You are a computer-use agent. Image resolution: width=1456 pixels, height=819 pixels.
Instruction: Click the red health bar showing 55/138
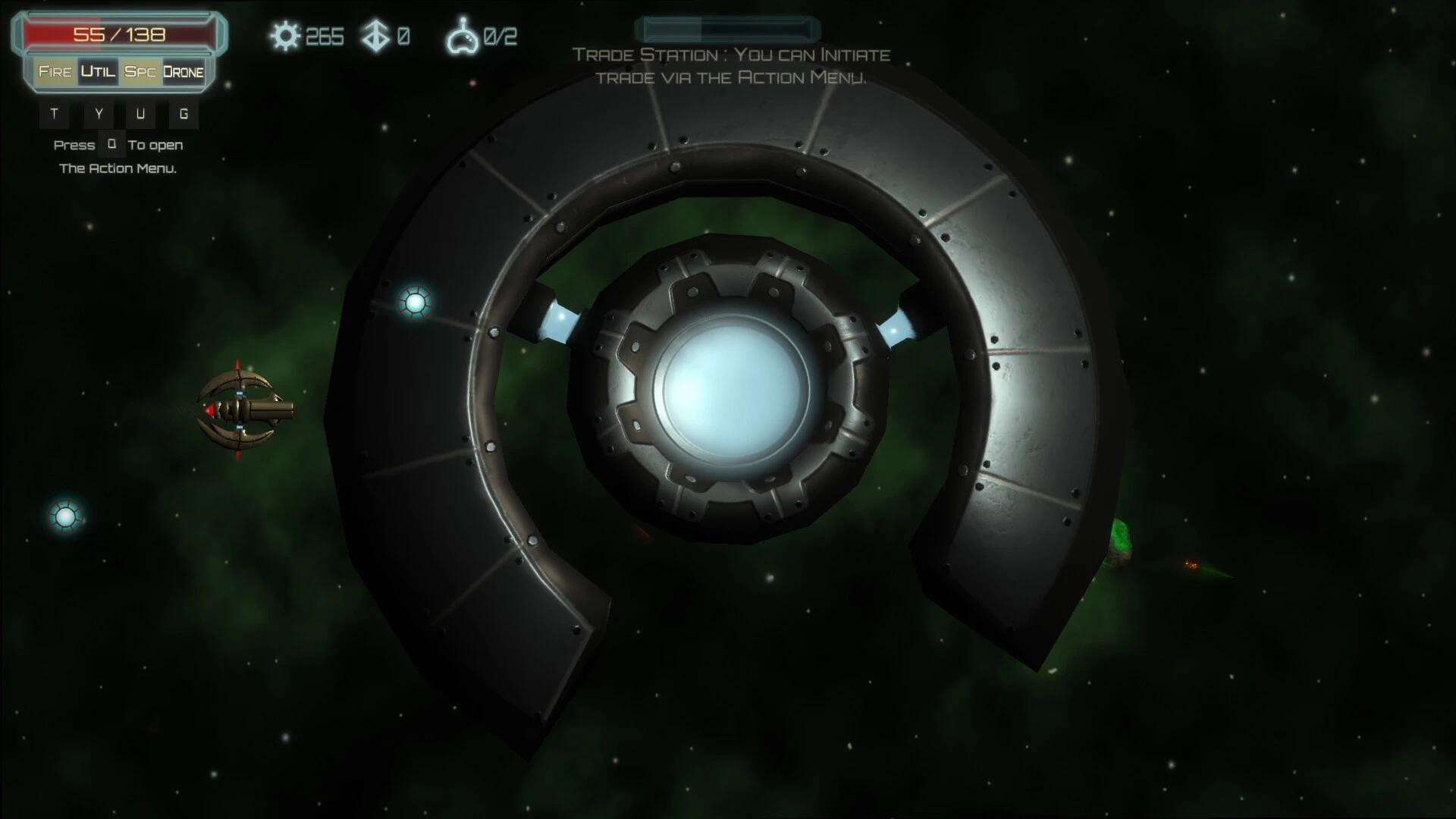[118, 33]
